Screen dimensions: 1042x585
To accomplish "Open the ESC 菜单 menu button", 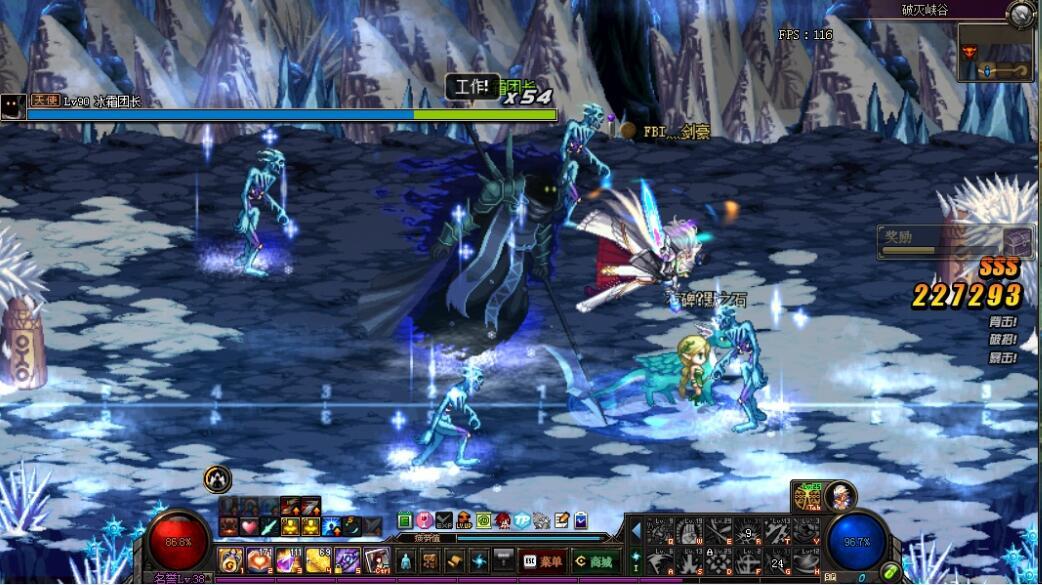I will point(543,561).
